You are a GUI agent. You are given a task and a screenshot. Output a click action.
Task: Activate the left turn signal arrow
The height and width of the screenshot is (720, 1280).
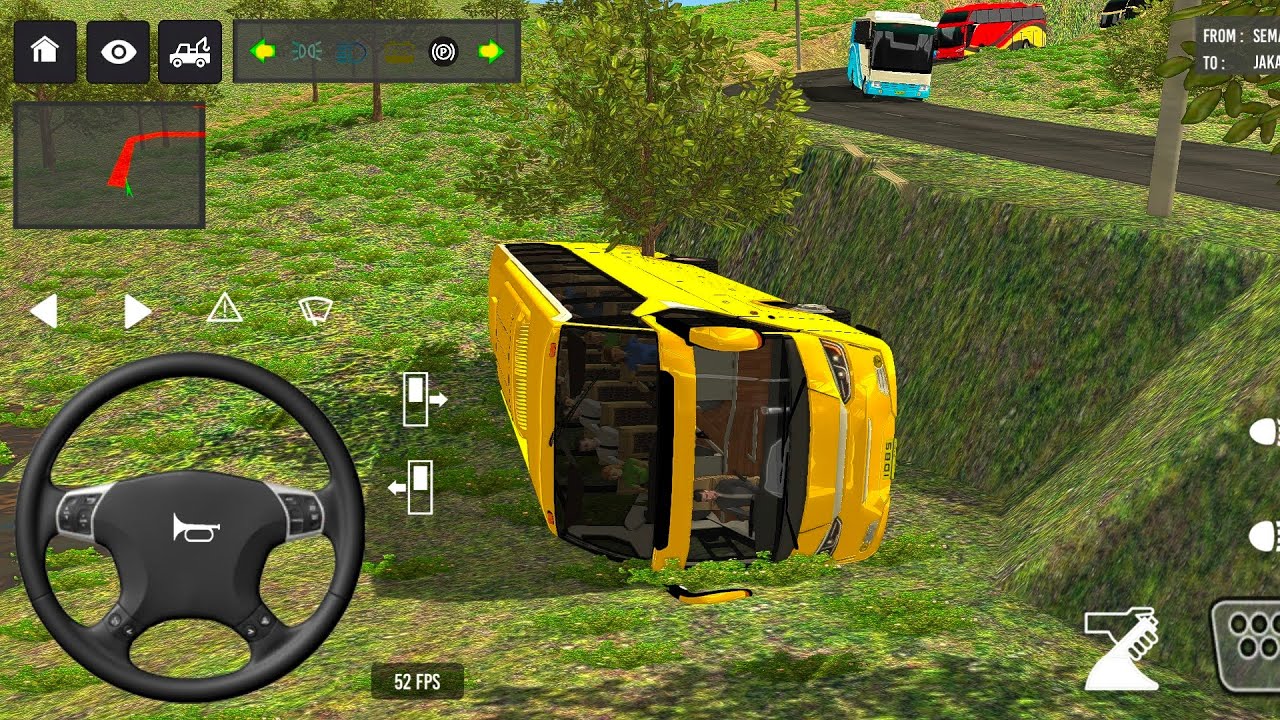click(x=263, y=51)
